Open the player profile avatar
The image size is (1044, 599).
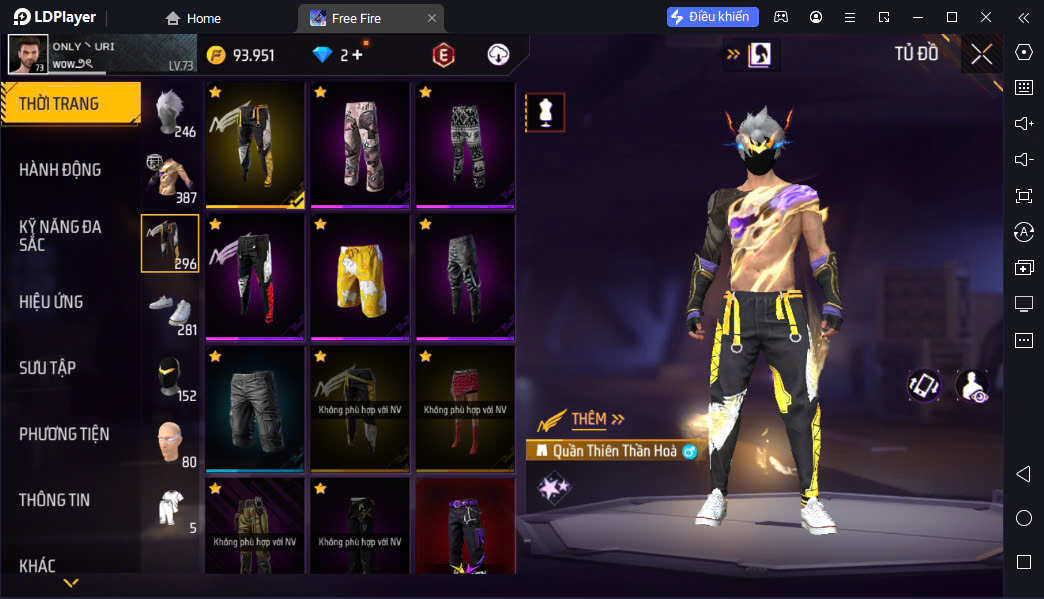point(28,54)
